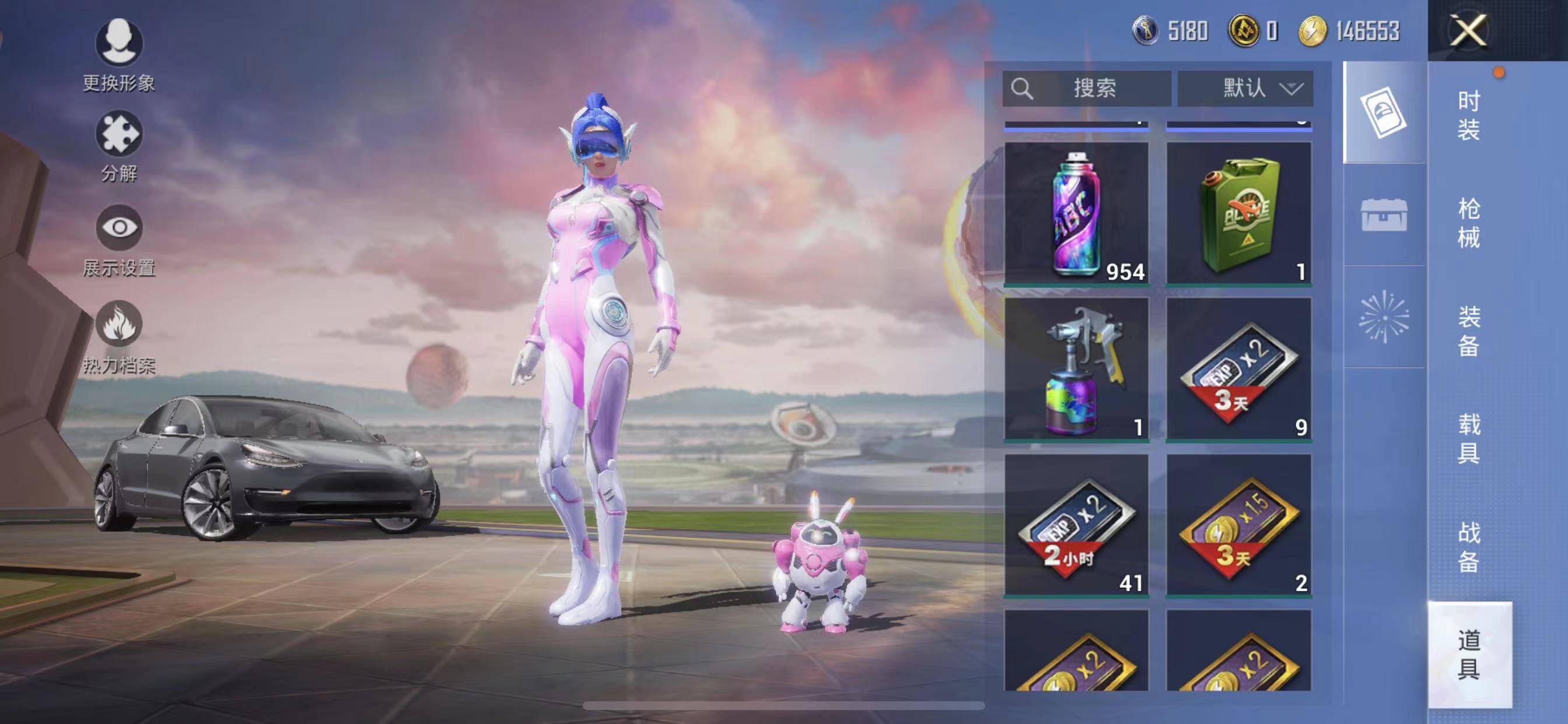This screenshot has width=1568, height=724.
Task: Select the paint spray gun item
Action: [x=1076, y=368]
